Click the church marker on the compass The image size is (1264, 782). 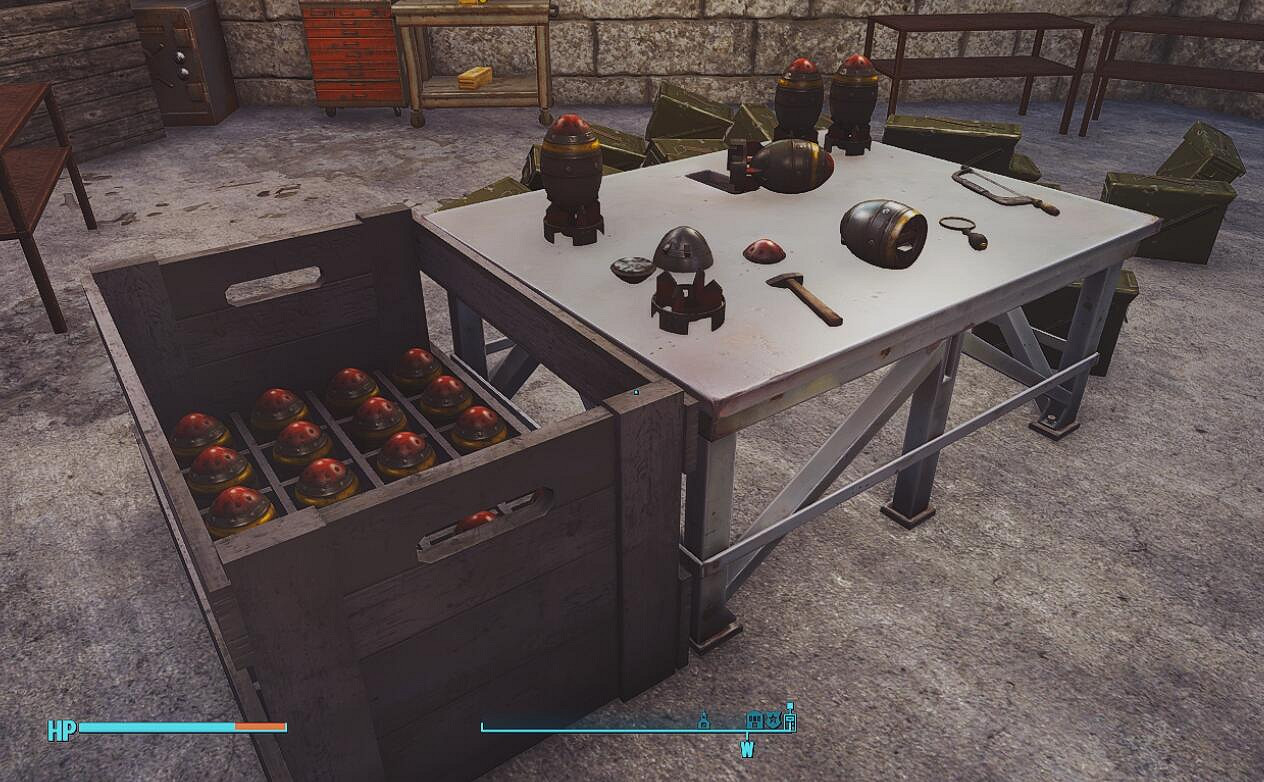[703, 720]
